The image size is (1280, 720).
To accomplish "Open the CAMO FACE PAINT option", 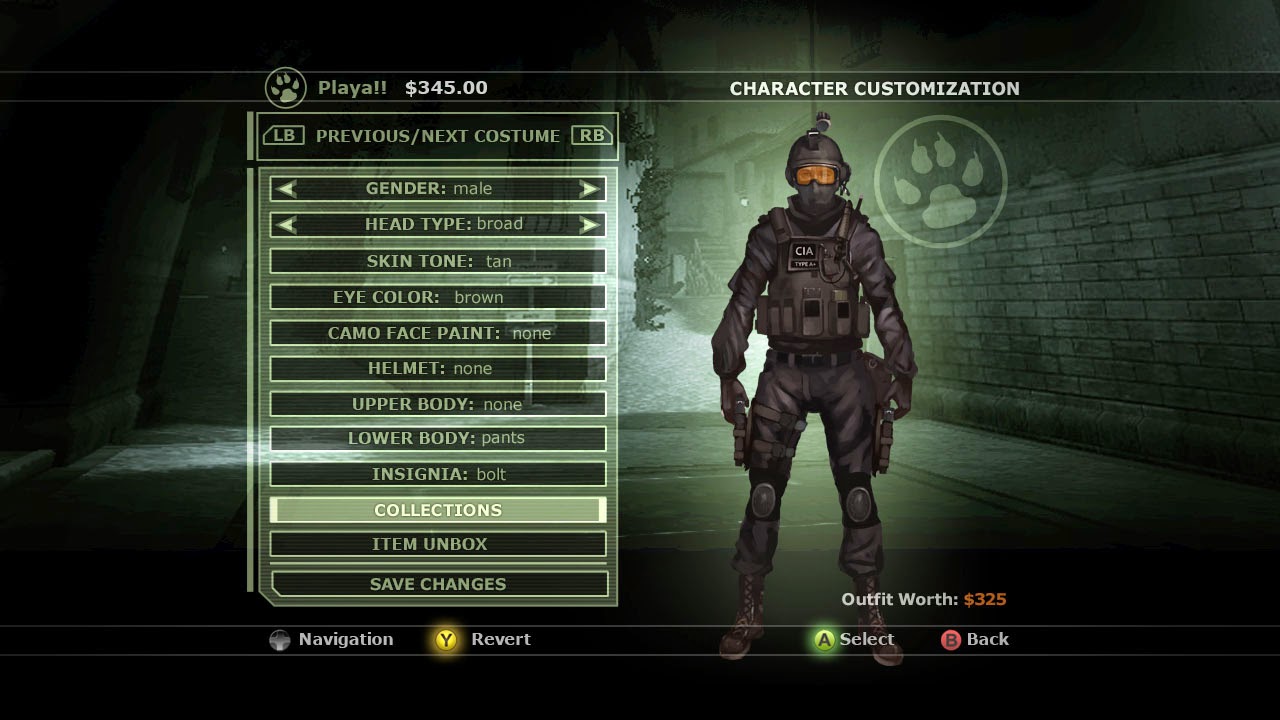I will [437, 332].
